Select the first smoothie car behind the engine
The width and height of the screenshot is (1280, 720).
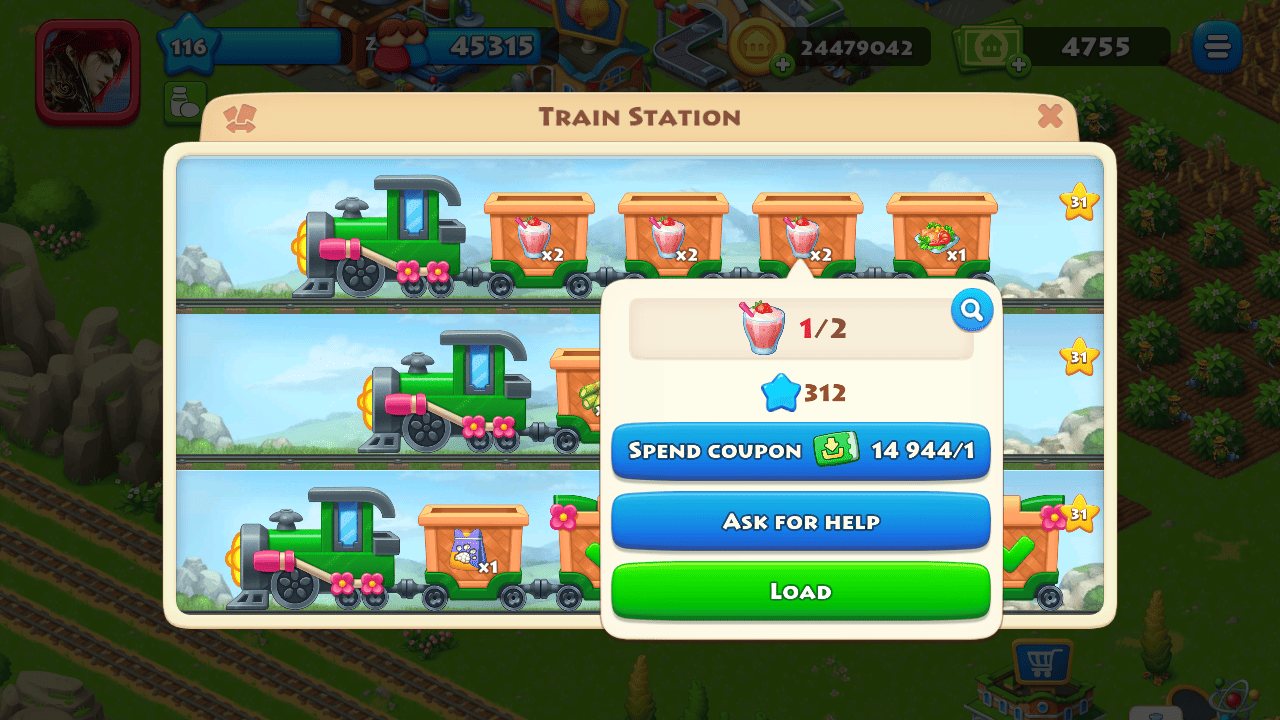pos(538,236)
